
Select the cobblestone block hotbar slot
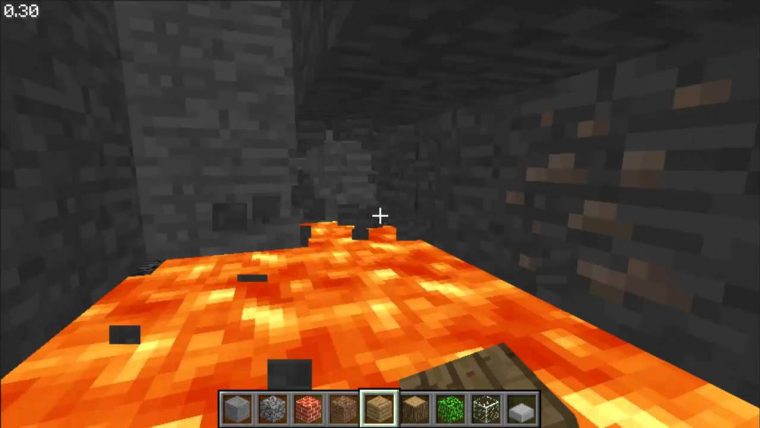pyautogui.click(x=273, y=408)
